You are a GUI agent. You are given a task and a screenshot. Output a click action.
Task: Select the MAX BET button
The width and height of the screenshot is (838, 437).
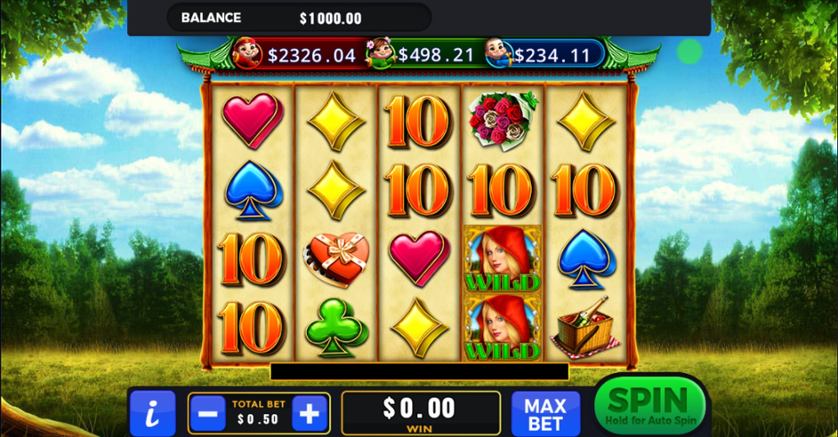tap(546, 412)
